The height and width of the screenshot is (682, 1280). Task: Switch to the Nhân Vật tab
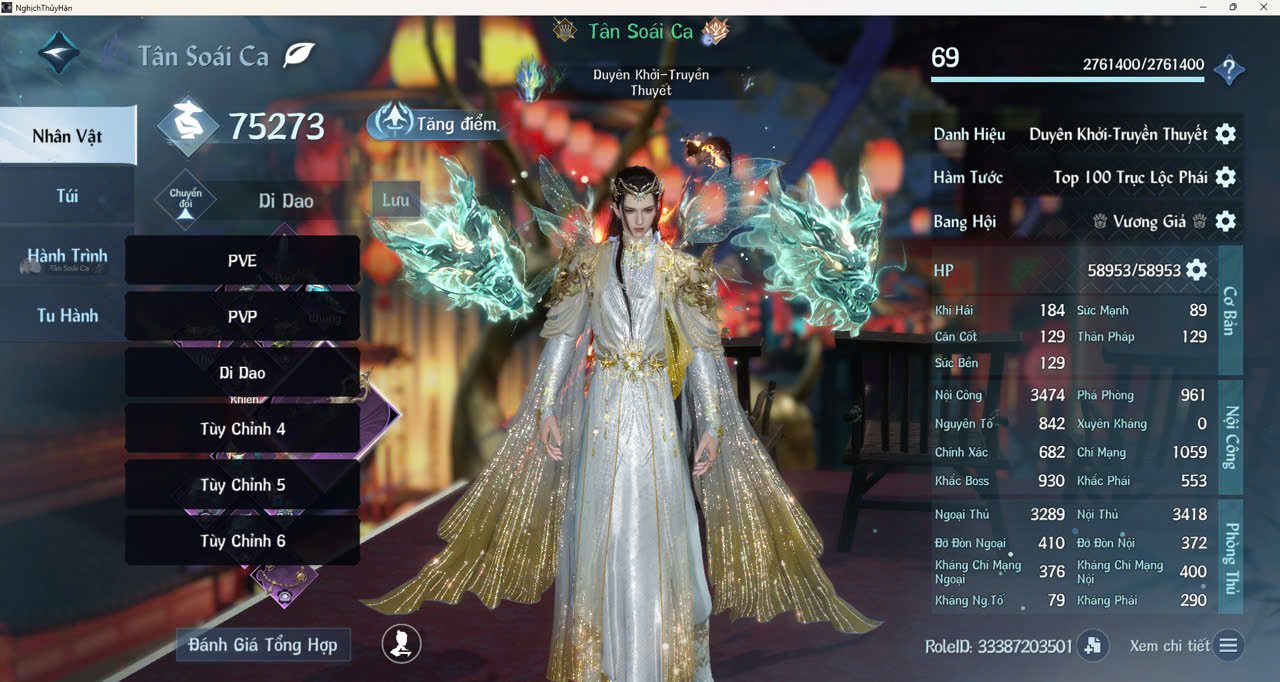[67, 136]
